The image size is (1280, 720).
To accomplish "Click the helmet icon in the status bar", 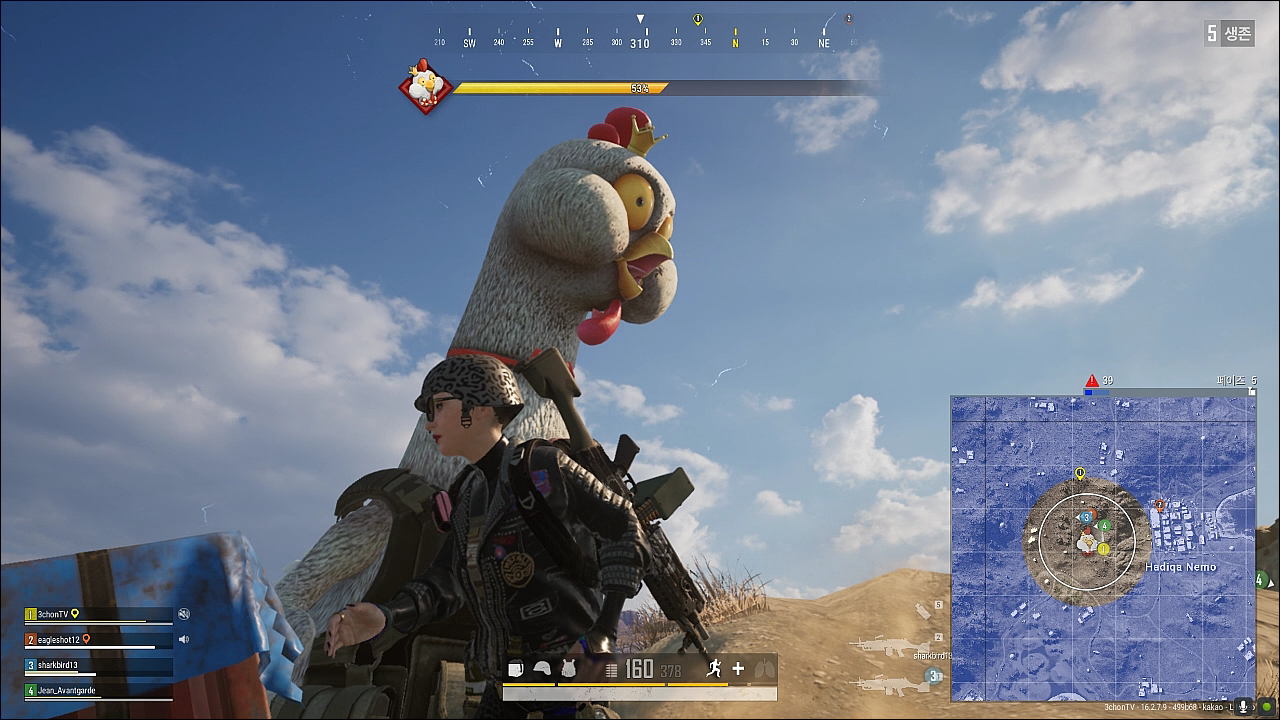I will coord(542,669).
